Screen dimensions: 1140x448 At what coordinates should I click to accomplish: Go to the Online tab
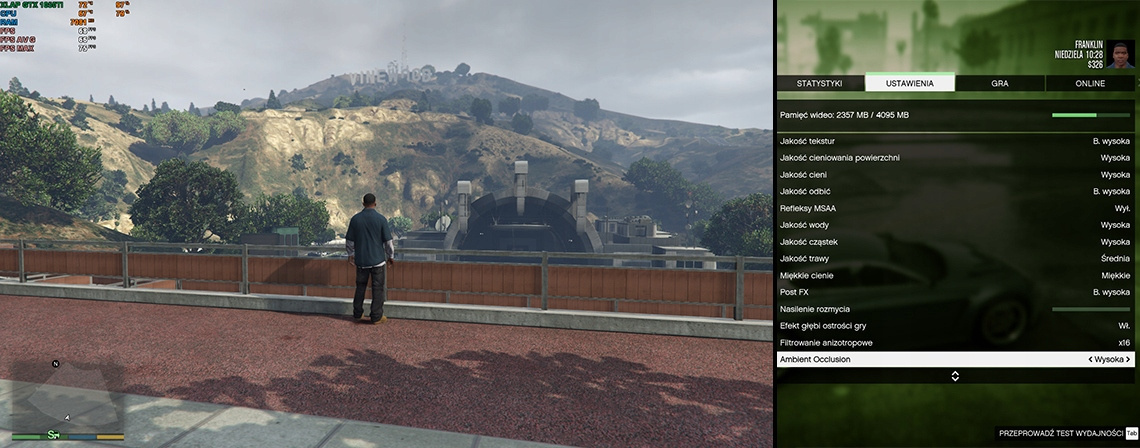click(1090, 84)
